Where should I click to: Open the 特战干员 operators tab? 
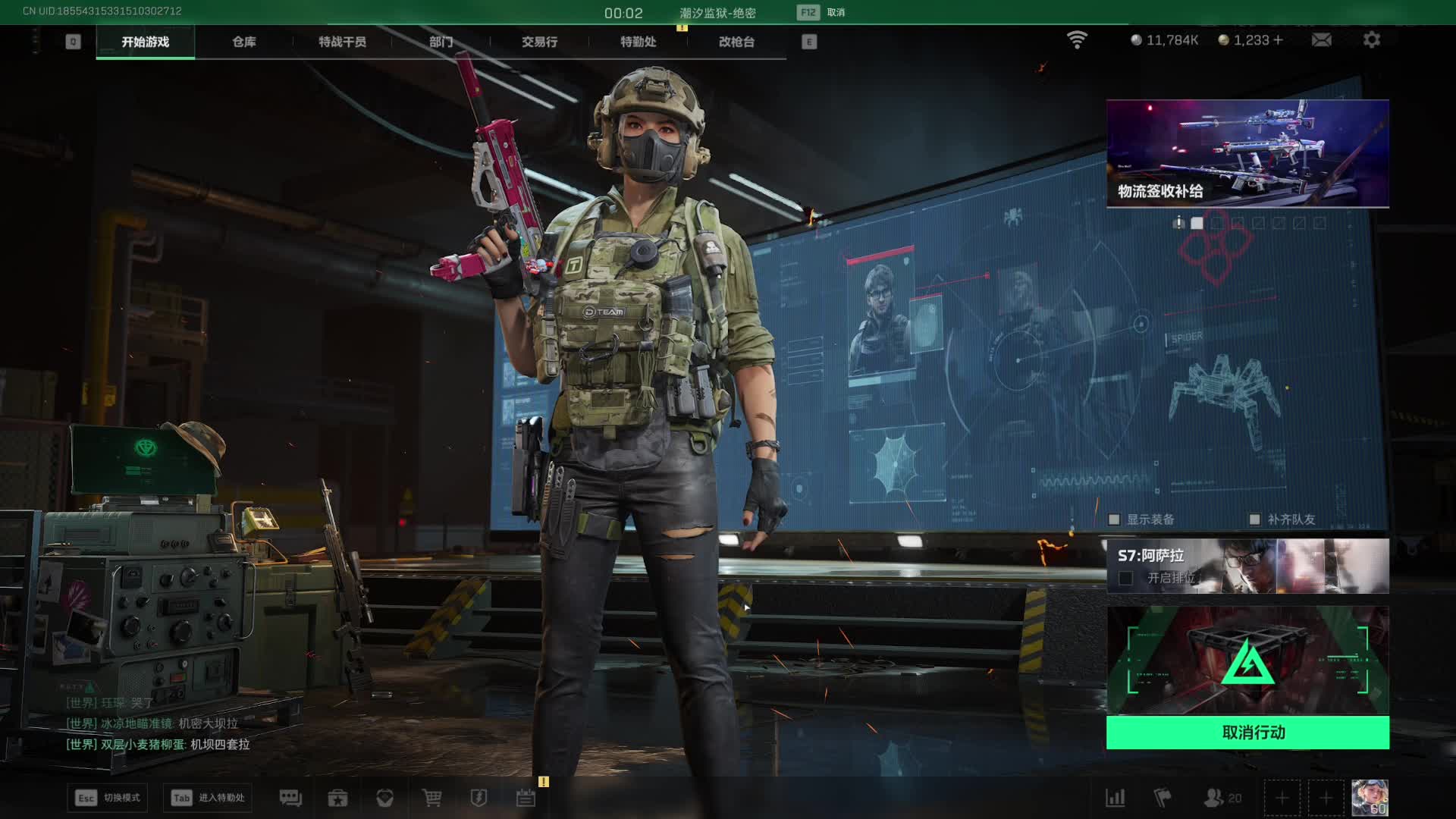(x=342, y=42)
